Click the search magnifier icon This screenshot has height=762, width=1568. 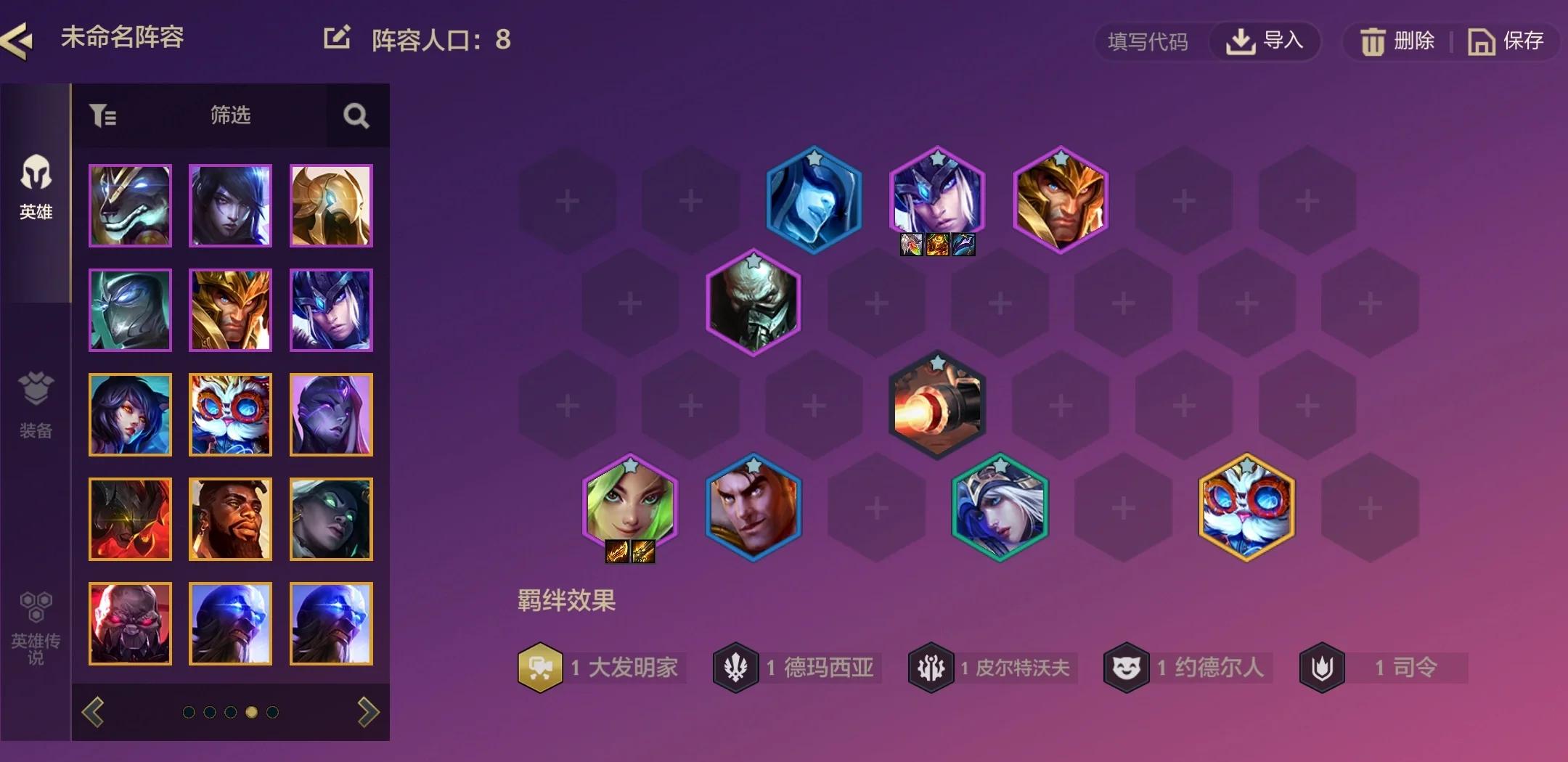(x=355, y=115)
